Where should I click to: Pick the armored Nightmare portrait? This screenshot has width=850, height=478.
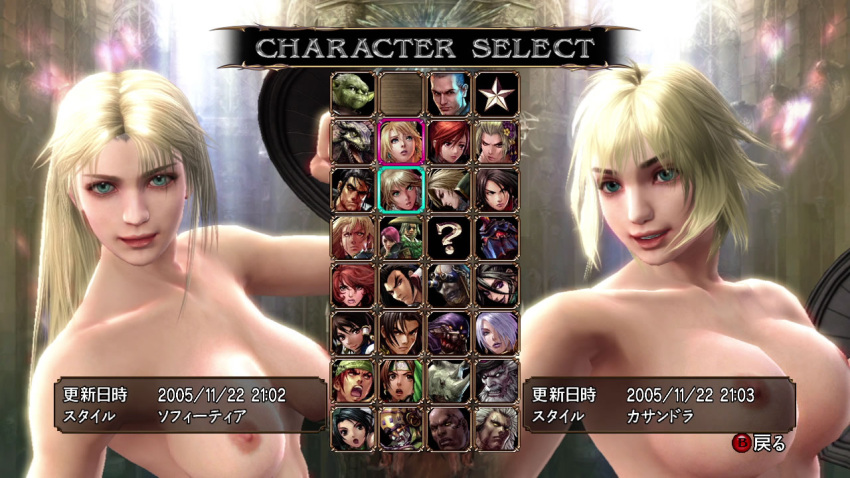[x=497, y=236]
